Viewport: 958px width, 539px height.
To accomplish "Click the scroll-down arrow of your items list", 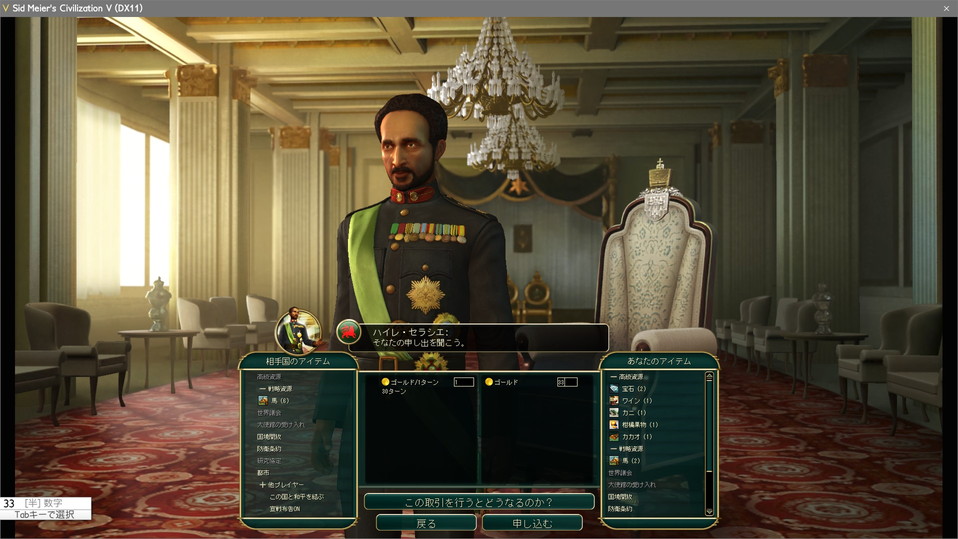I will point(710,510).
